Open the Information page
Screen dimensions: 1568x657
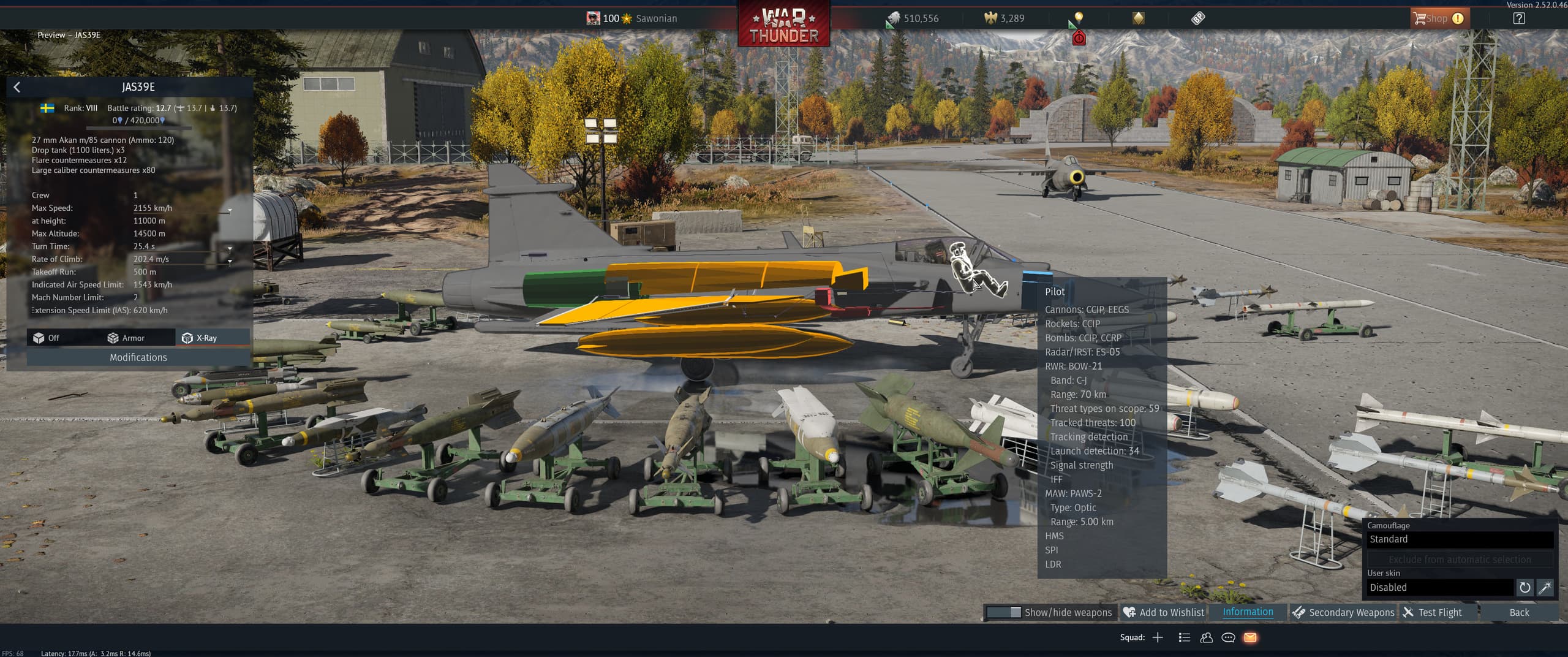[x=1248, y=612]
